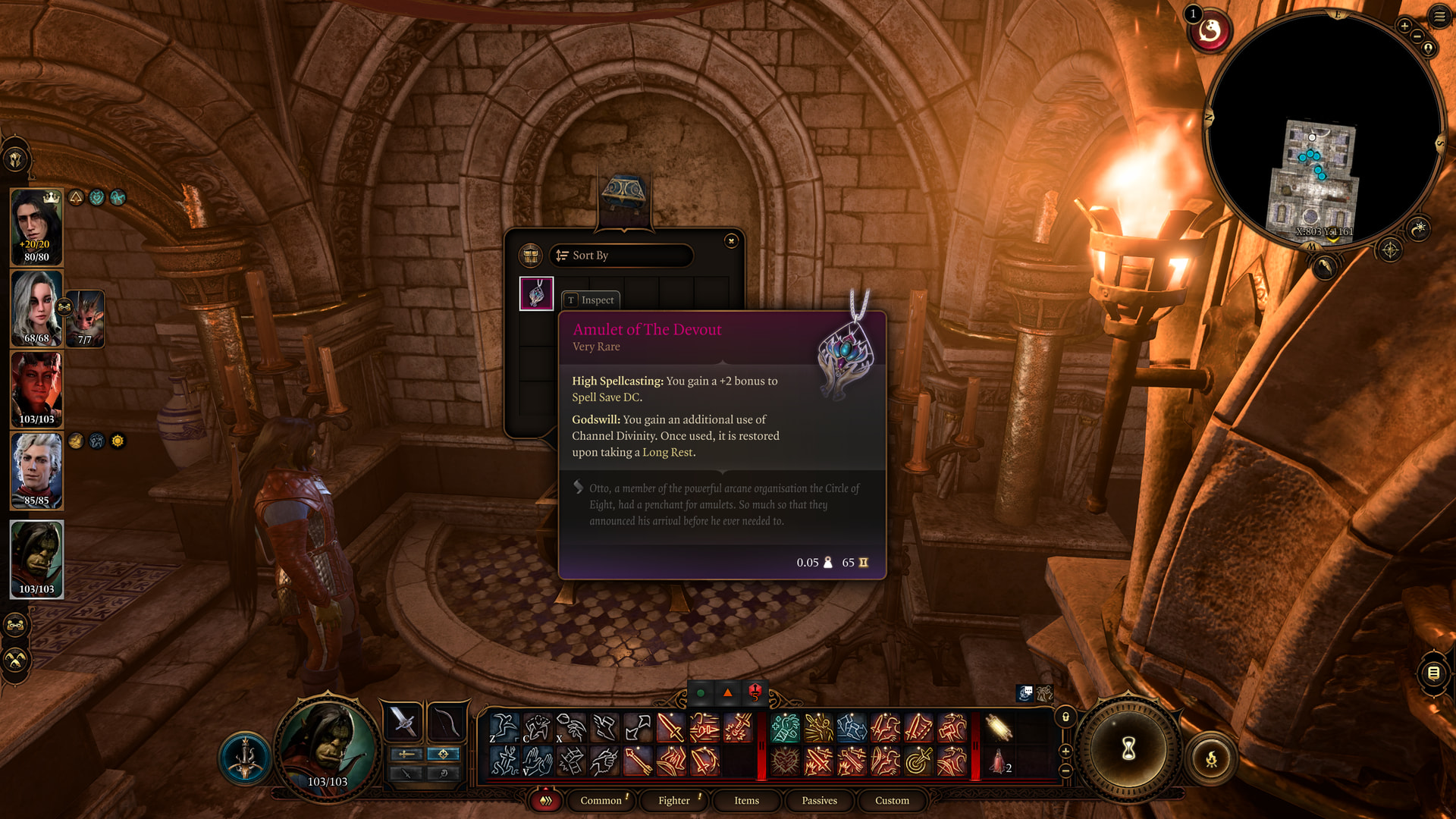The height and width of the screenshot is (819, 1456).
Task: Select the Amulet of The Devout slot
Action: (x=536, y=293)
